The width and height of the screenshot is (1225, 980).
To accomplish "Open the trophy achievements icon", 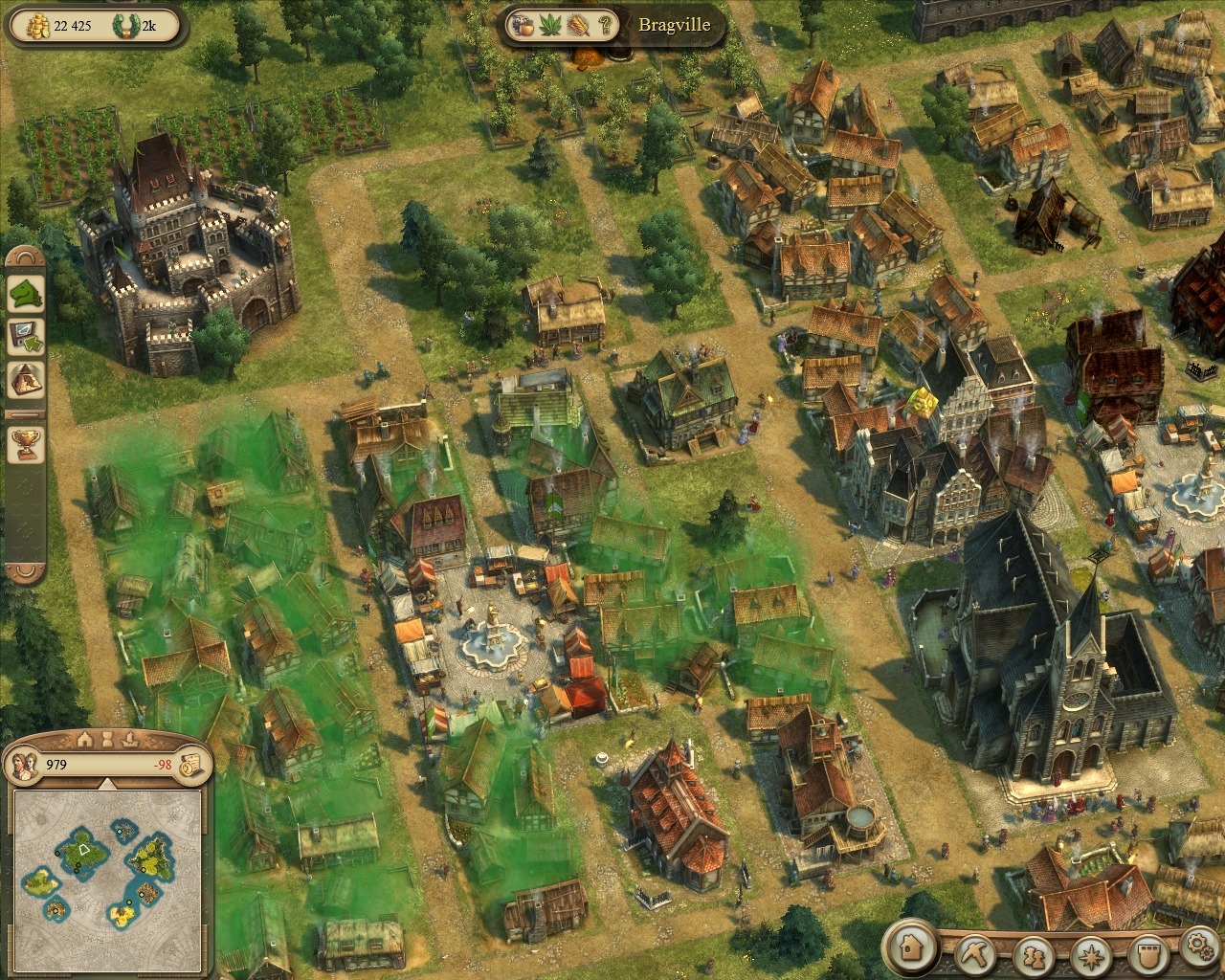I will [x=26, y=441].
